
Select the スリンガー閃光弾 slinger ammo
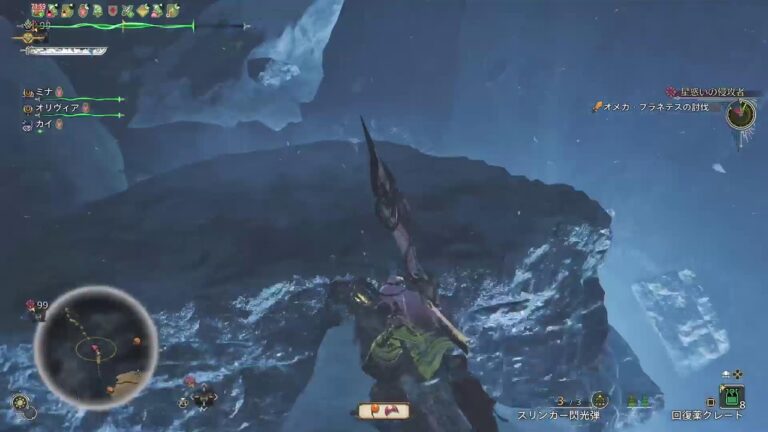(x=599, y=400)
